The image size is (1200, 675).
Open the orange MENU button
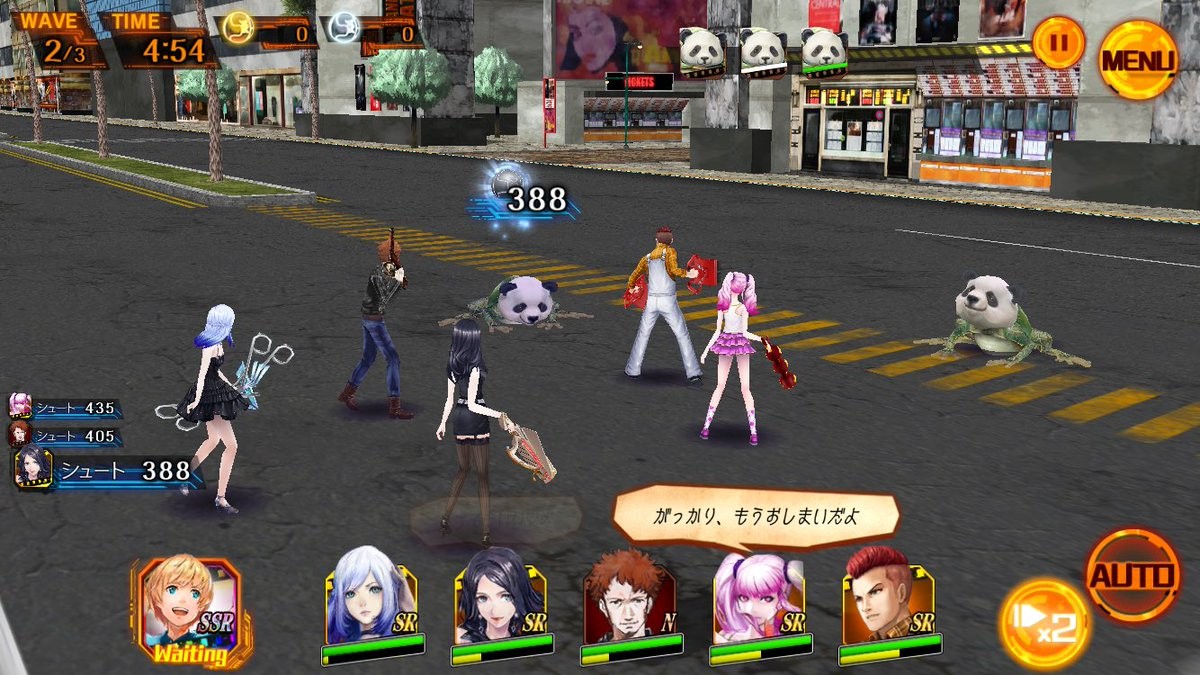tap(1138, 60)
